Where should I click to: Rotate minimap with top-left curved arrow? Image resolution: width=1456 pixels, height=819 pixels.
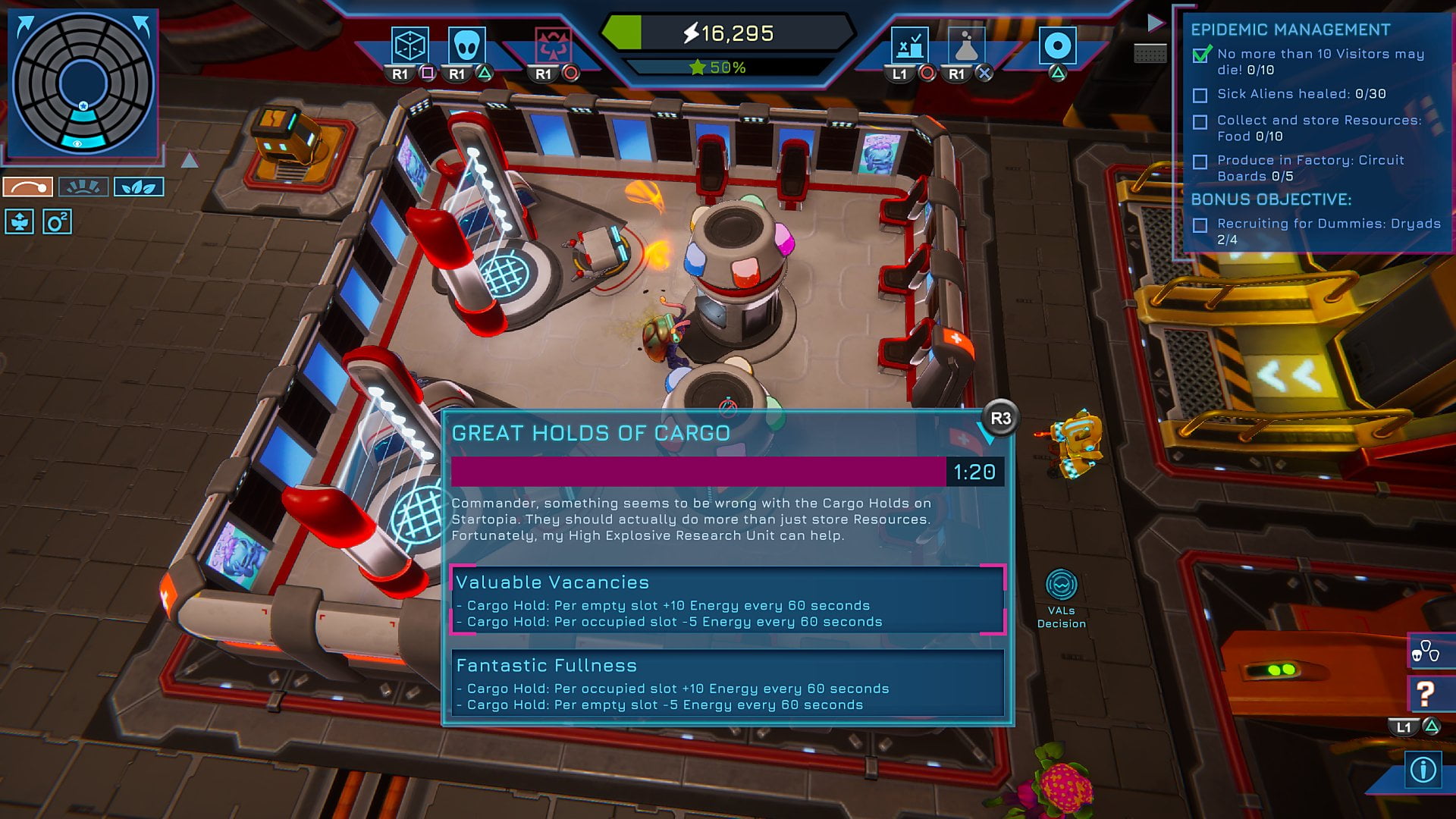(x=25, y=27)
